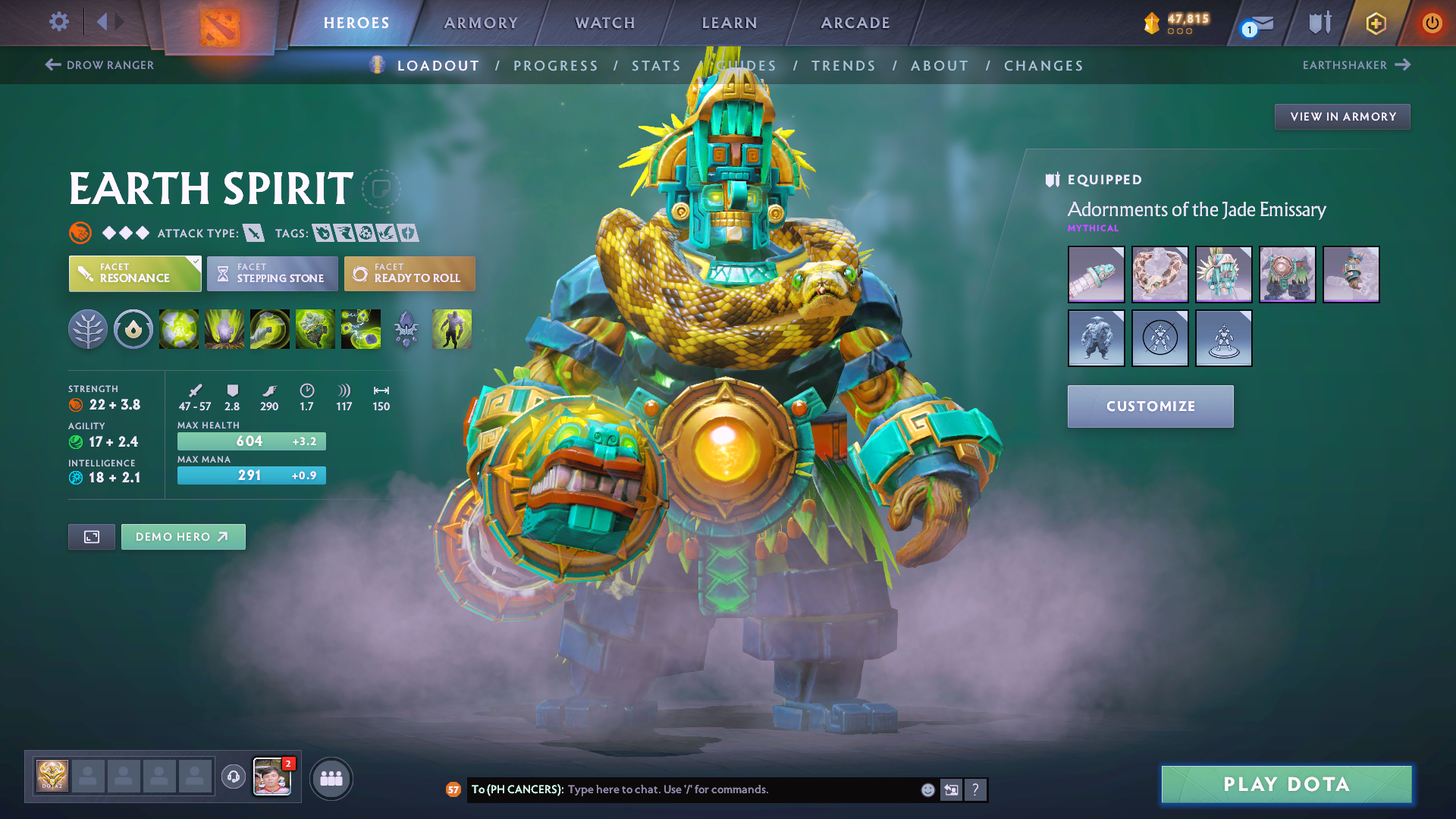
Task: Launch Demo Hero mode
Action: [x=183, y=536]
